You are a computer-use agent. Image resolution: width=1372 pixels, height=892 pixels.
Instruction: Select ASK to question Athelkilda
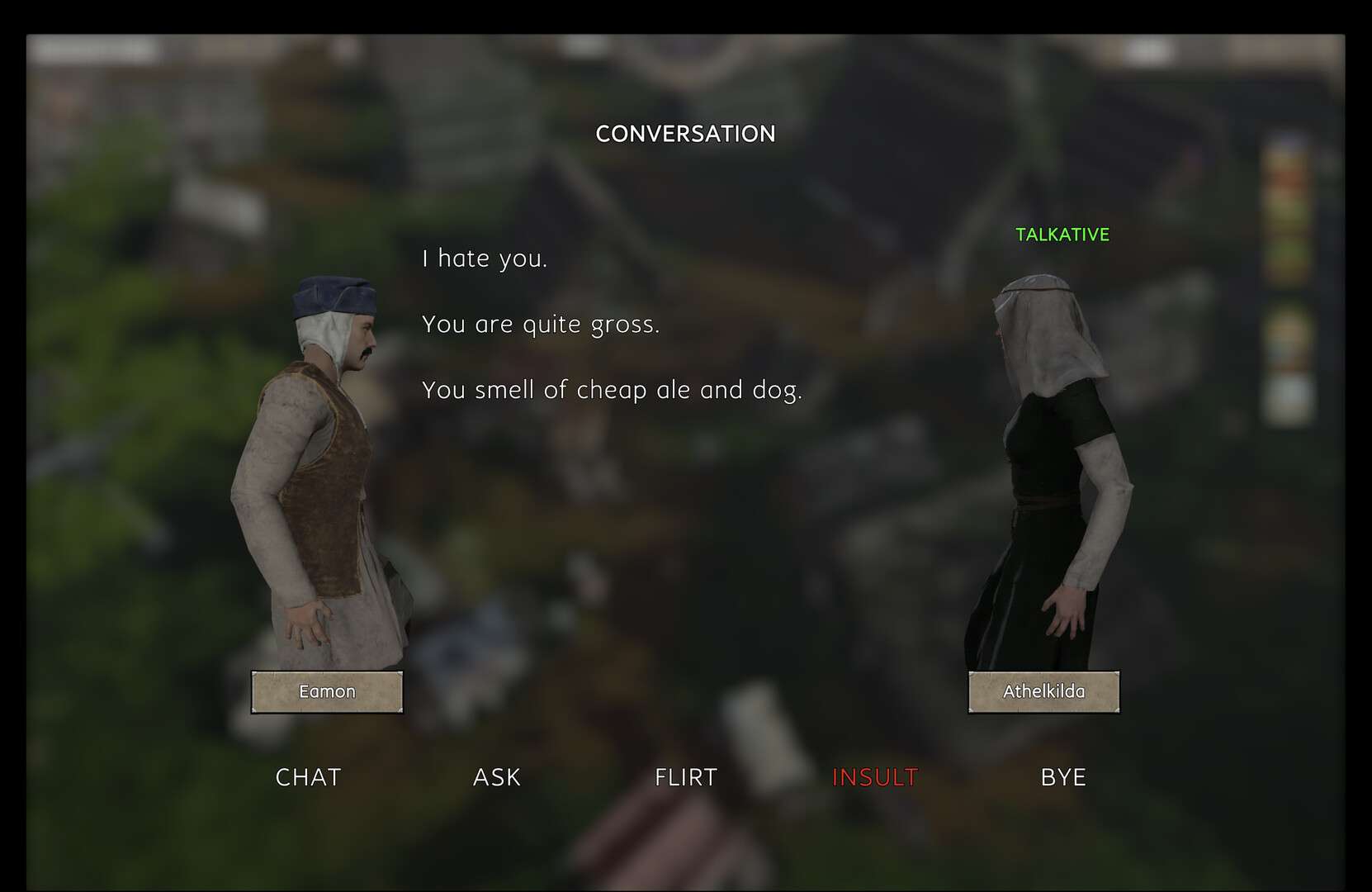tap(497, 777)
